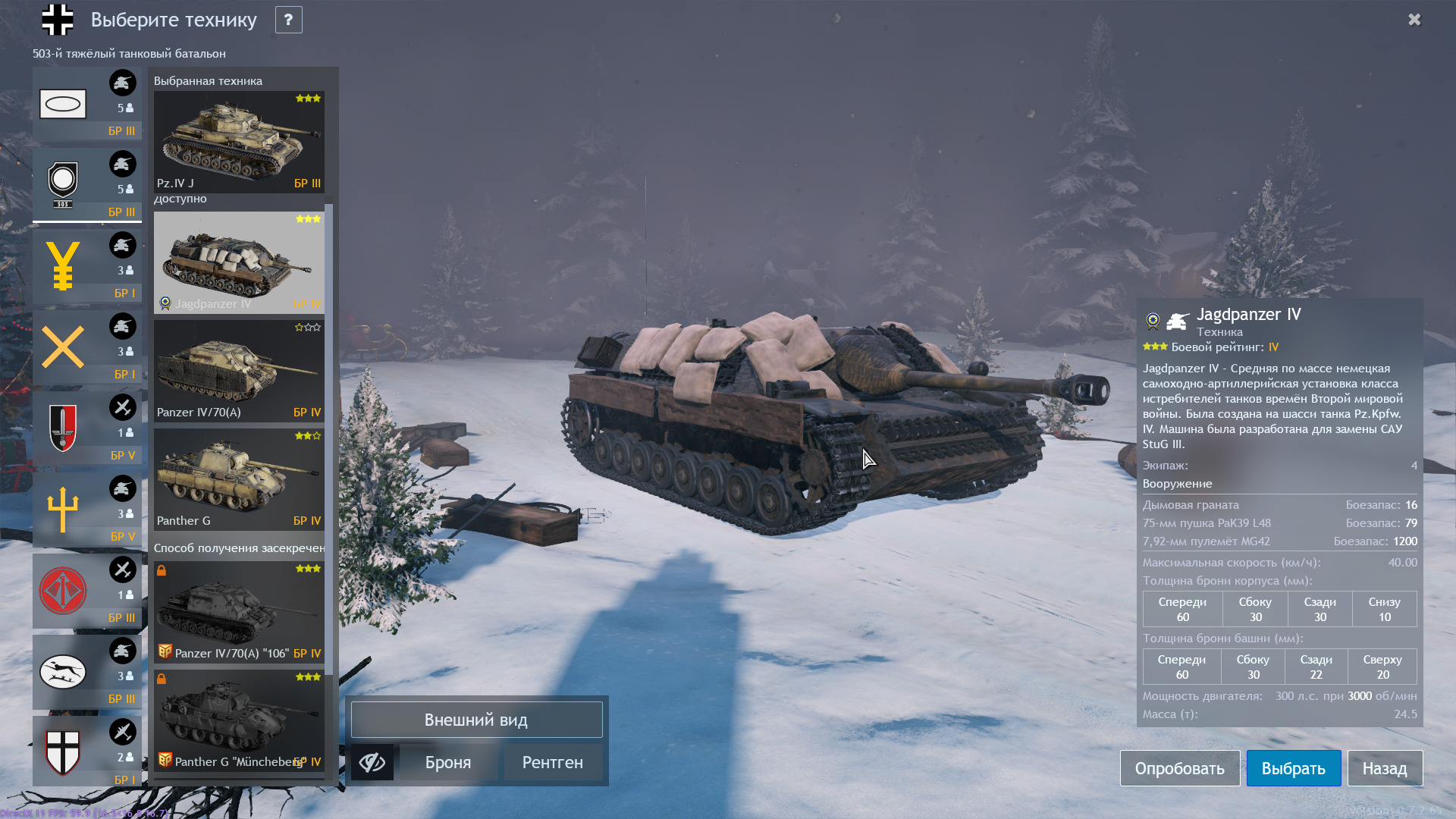Pick the Panther G tank card
The height and width of the screenshot is (819, 1456).
click(239, 479)
